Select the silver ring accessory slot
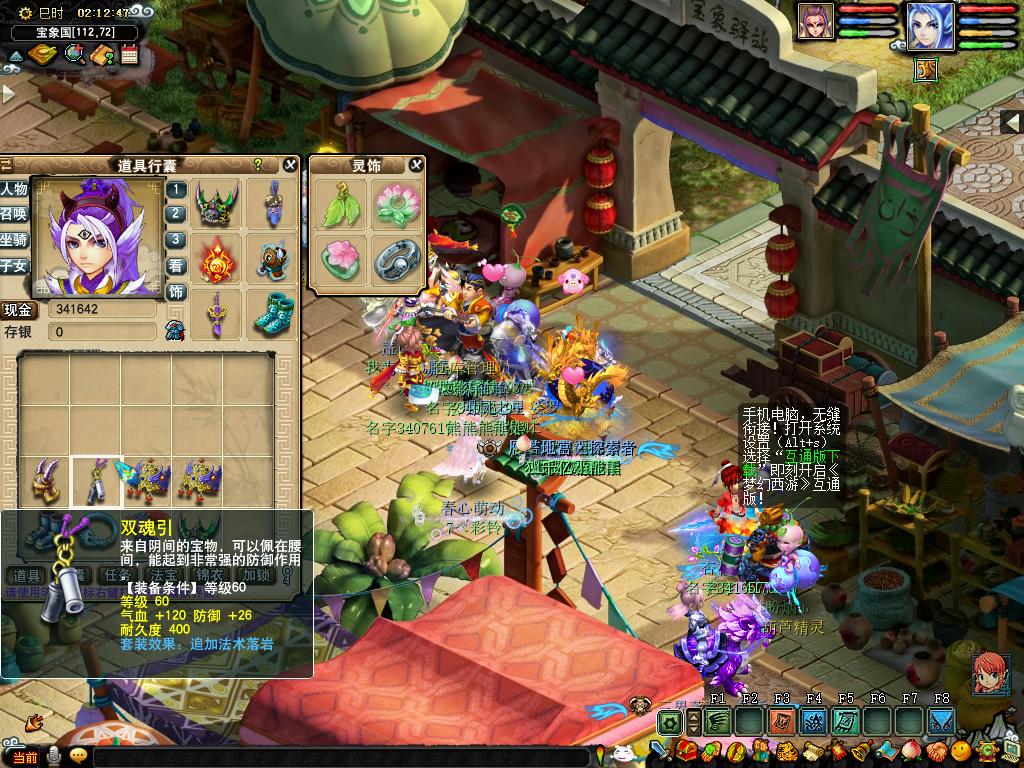Viewport: 1024px width, 768px height. point(395,260)
